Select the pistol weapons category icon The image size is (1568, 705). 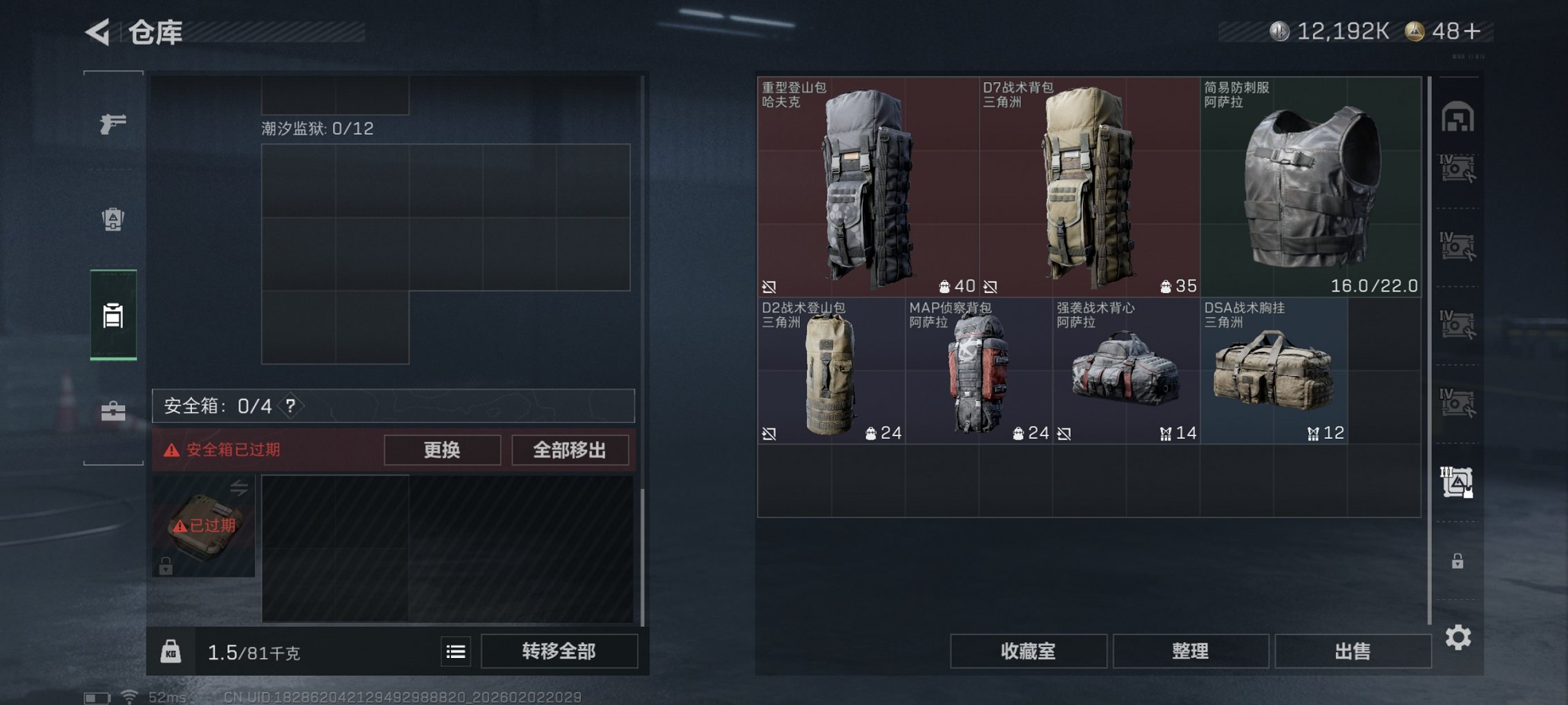(x=114, y=123)
